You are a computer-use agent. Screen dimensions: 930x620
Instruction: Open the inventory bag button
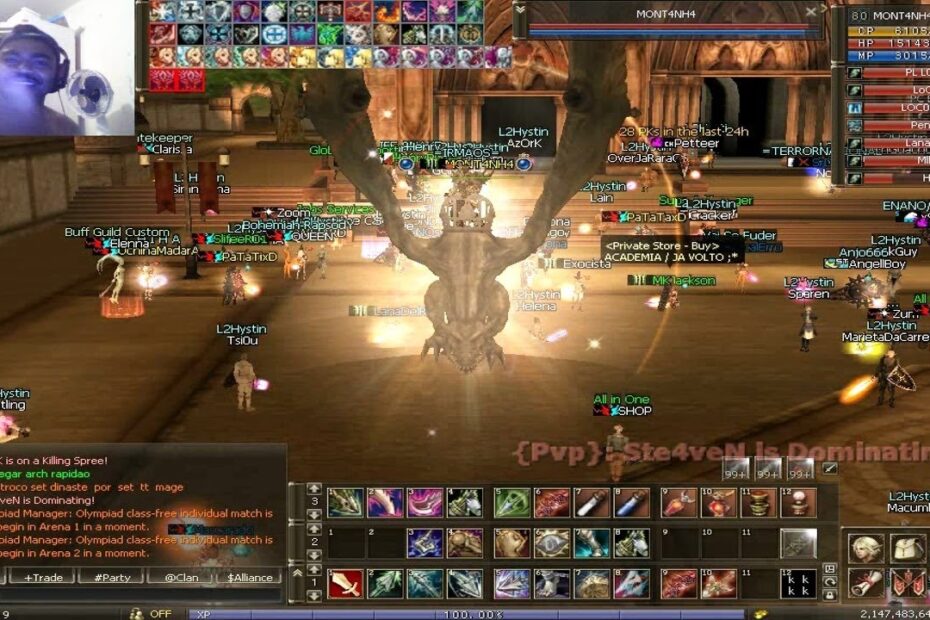pos(907,548)
